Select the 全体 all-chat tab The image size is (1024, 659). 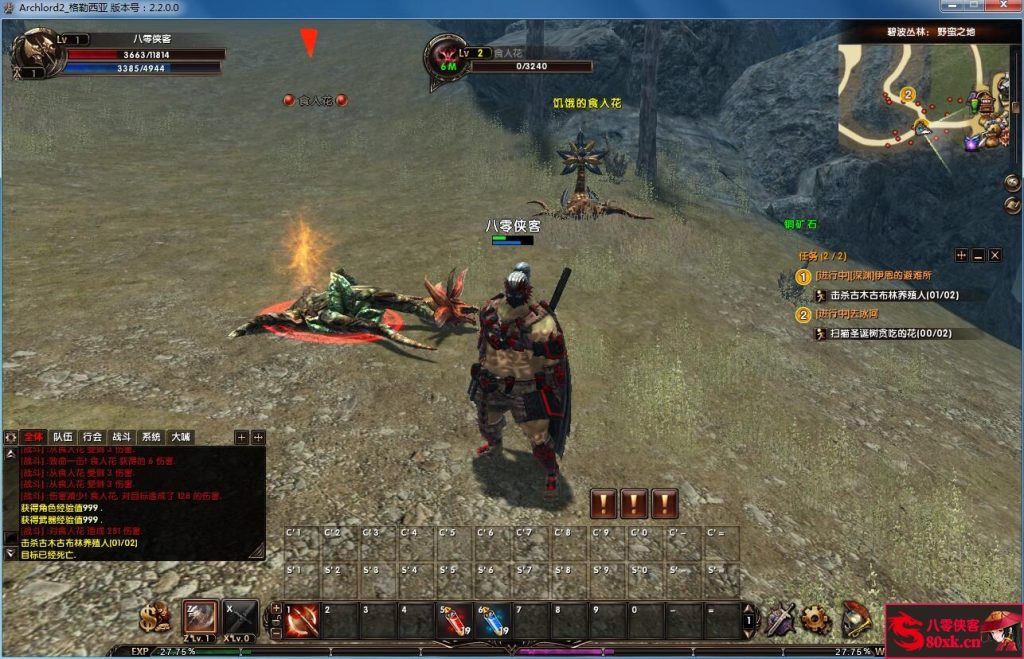pos(34,437)
